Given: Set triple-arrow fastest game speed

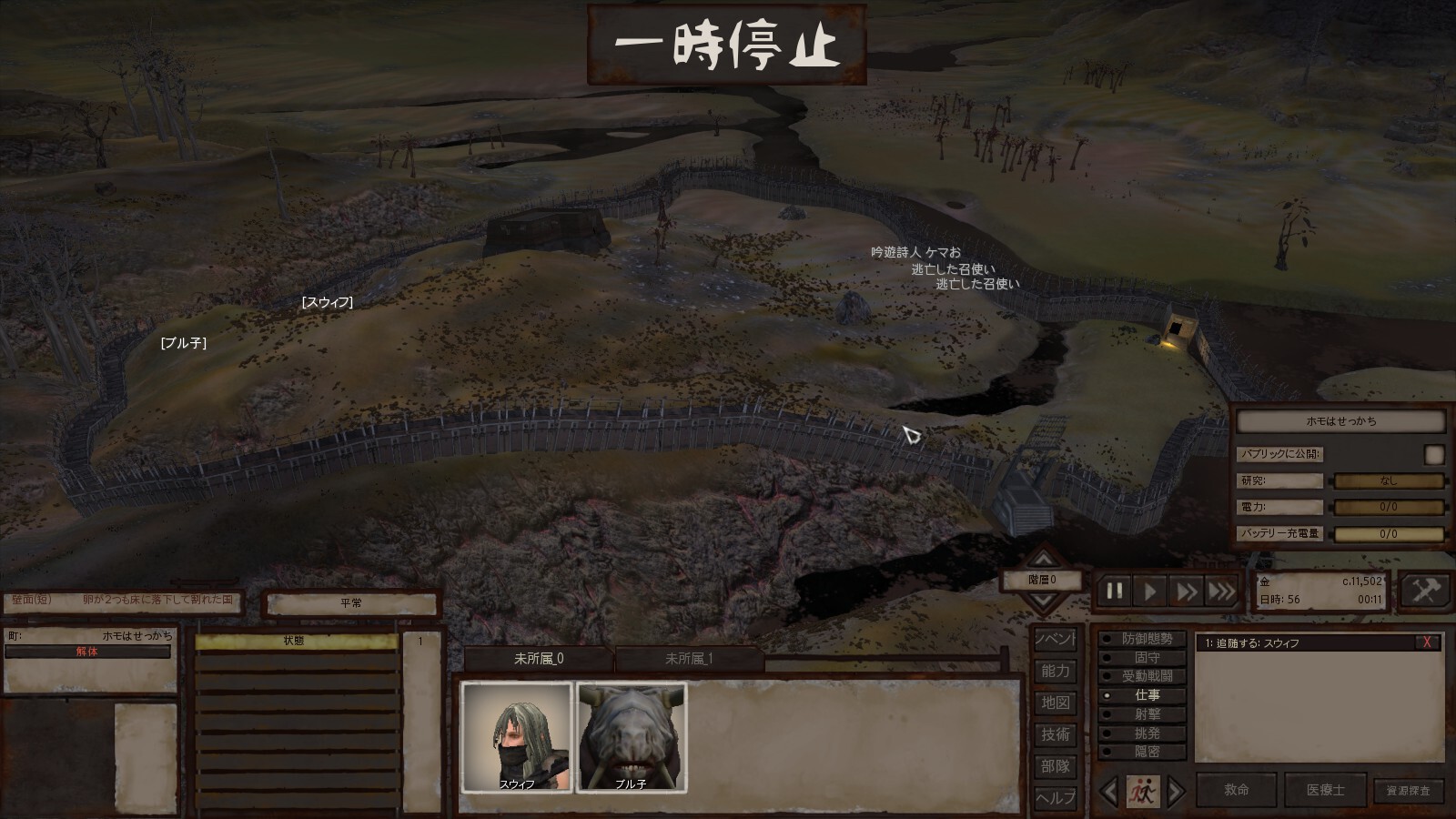Looking at the screenshot, I should (x=1222, y=591).
